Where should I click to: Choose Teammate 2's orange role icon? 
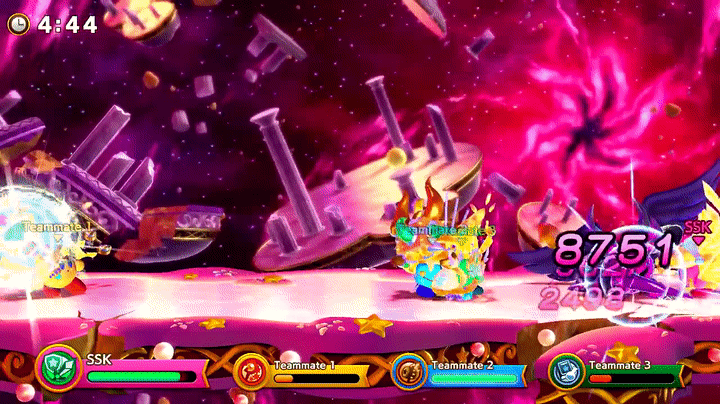coord(408,371)
